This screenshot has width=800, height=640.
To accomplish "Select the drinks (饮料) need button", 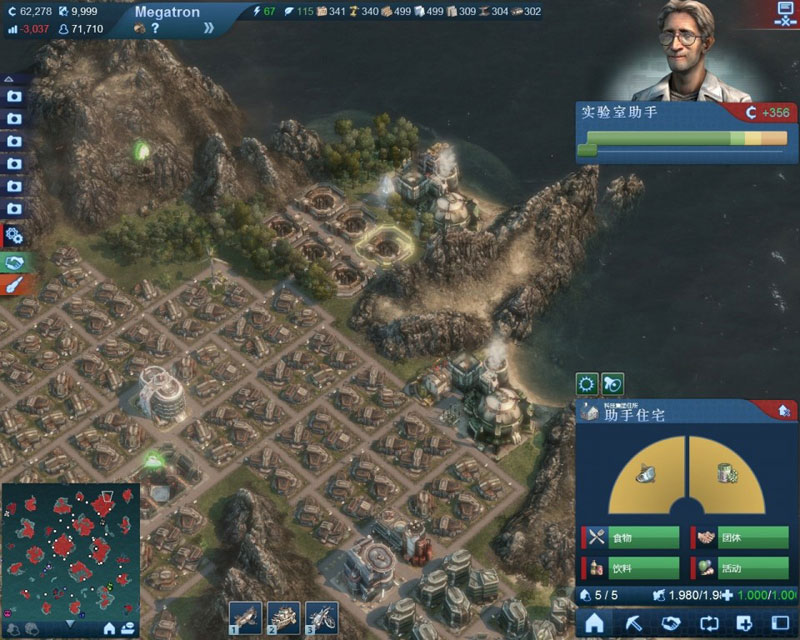I will [x=632, y=568].
